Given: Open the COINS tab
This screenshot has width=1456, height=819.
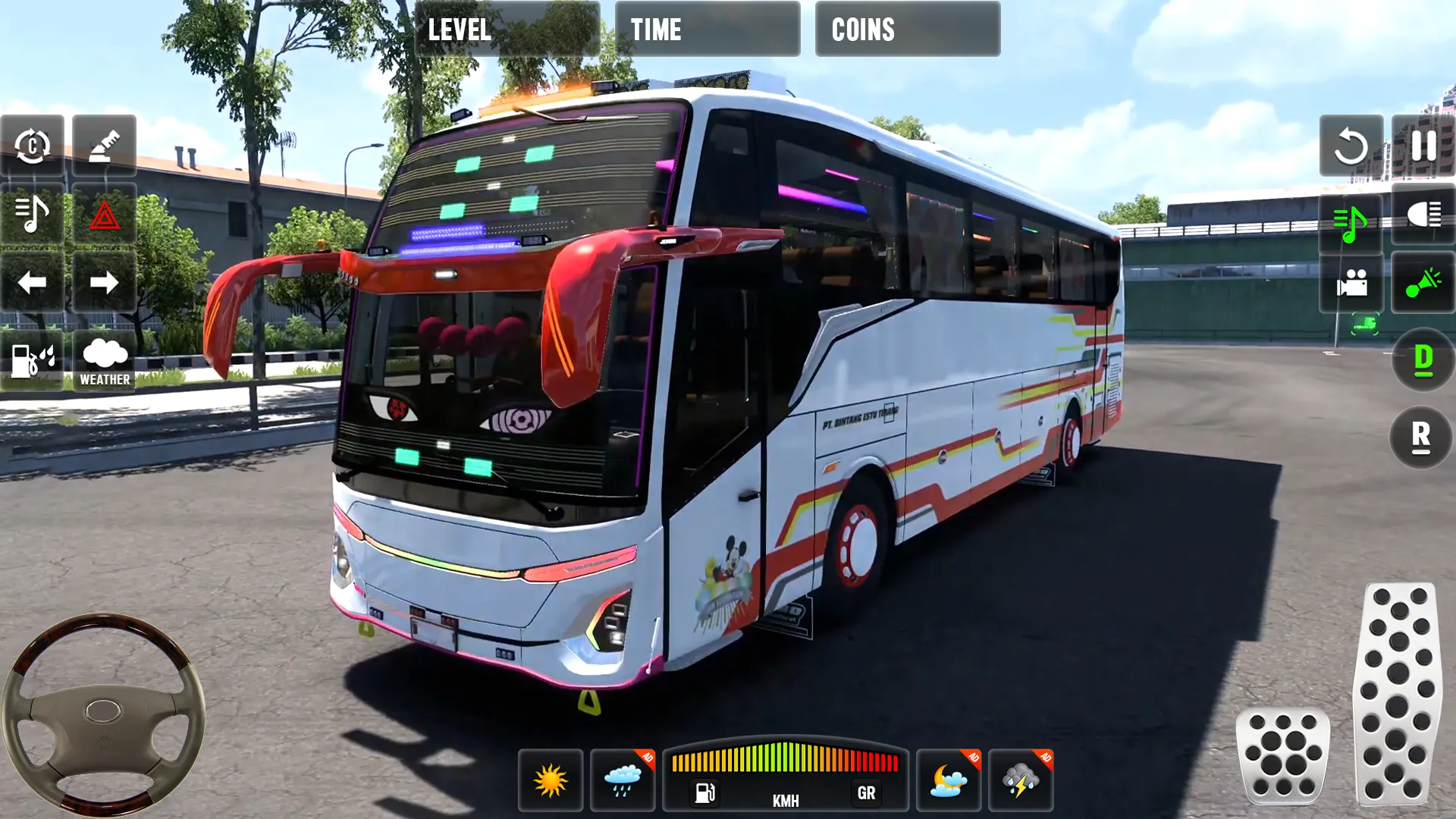Looking at the screenshot, I should tap(907, 30).
